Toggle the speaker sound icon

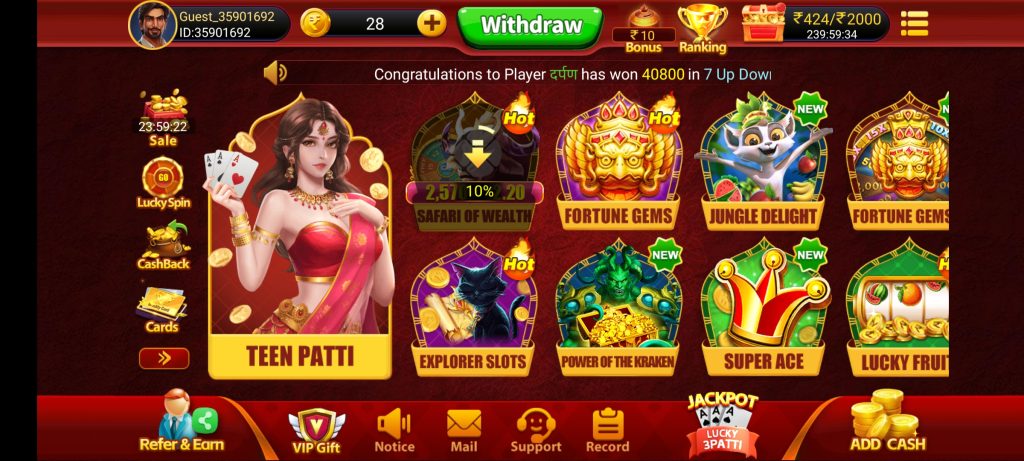pos(275,73)
